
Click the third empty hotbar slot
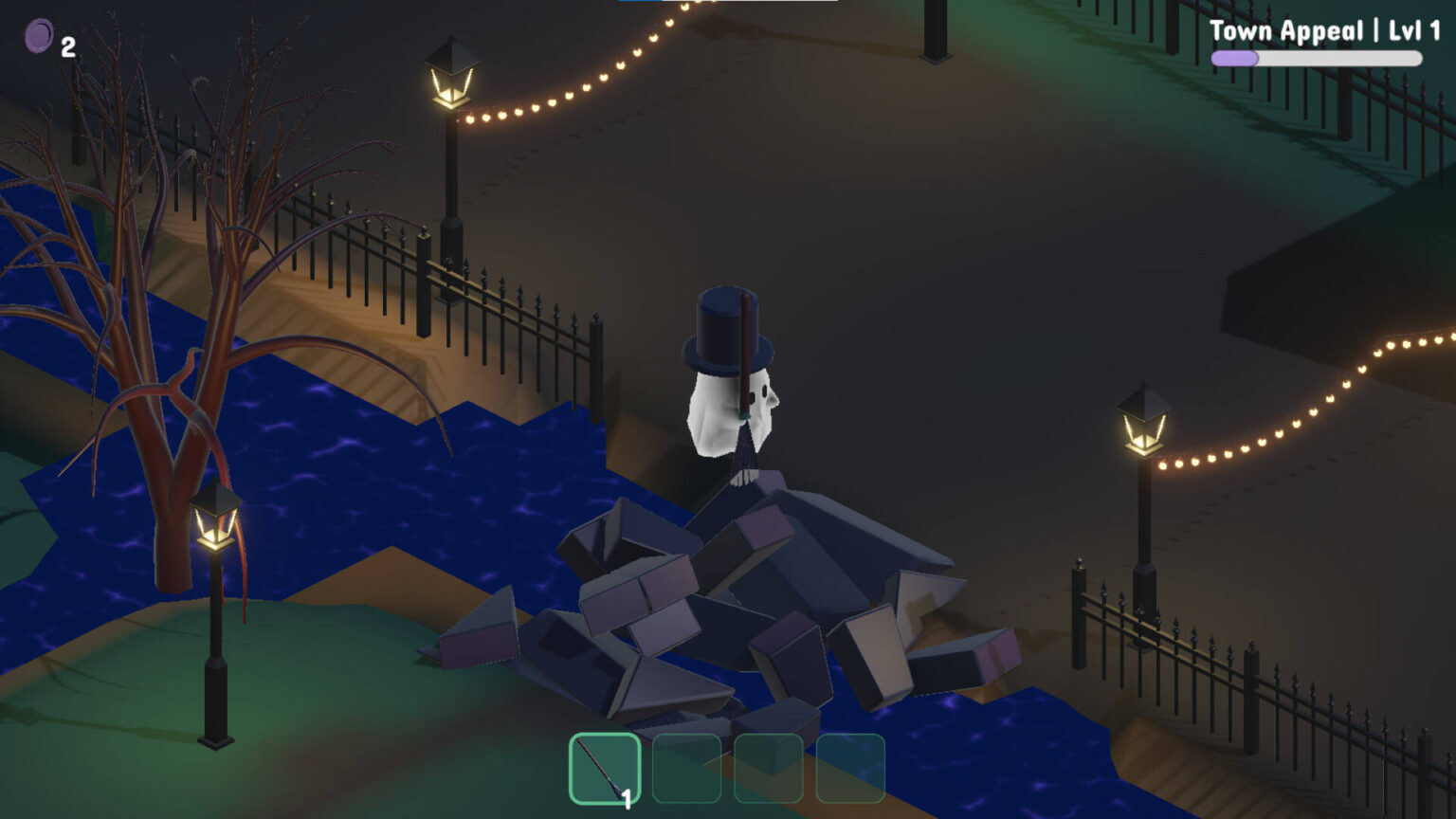tap(768, 768)
